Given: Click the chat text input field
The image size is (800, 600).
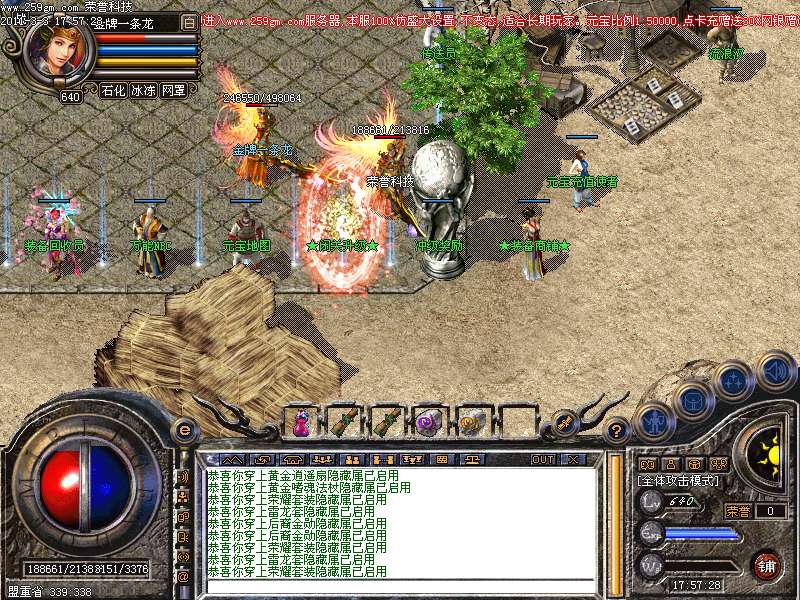Looking at the screenshot, I should point(400,584).
